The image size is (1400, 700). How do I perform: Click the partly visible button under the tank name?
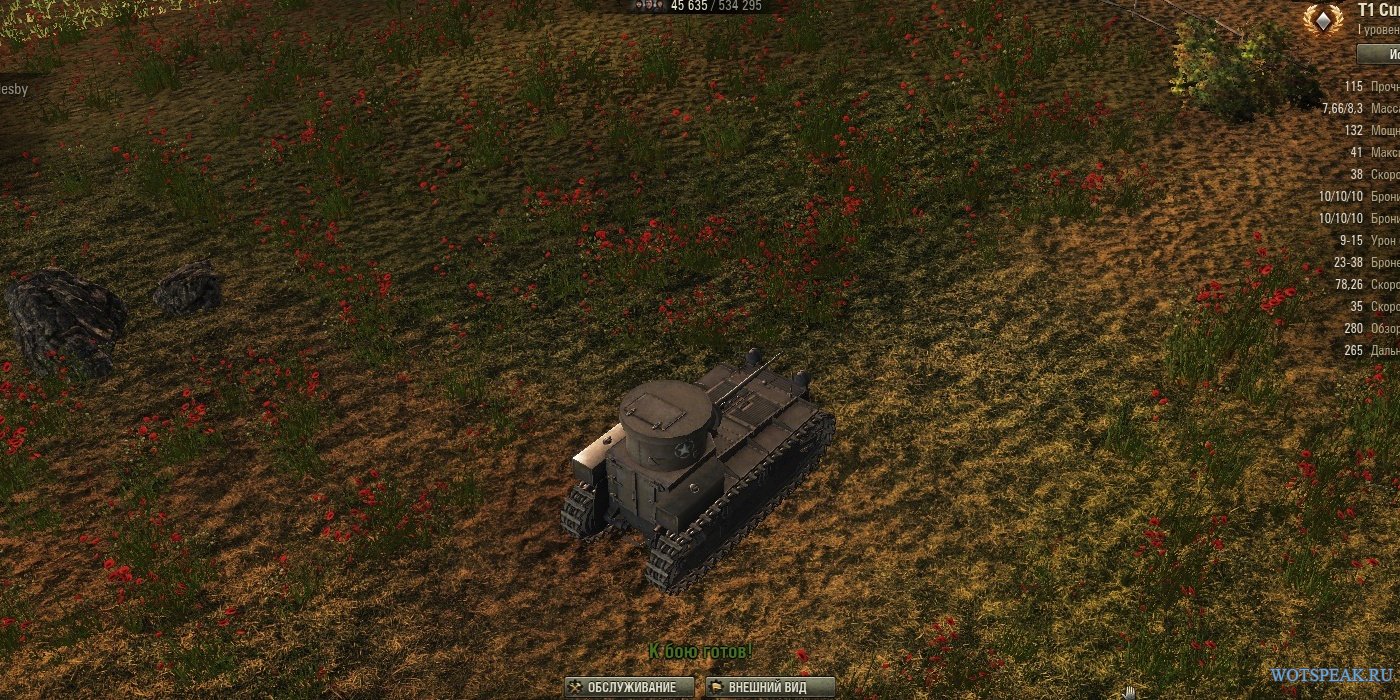tap(1378, 53)
